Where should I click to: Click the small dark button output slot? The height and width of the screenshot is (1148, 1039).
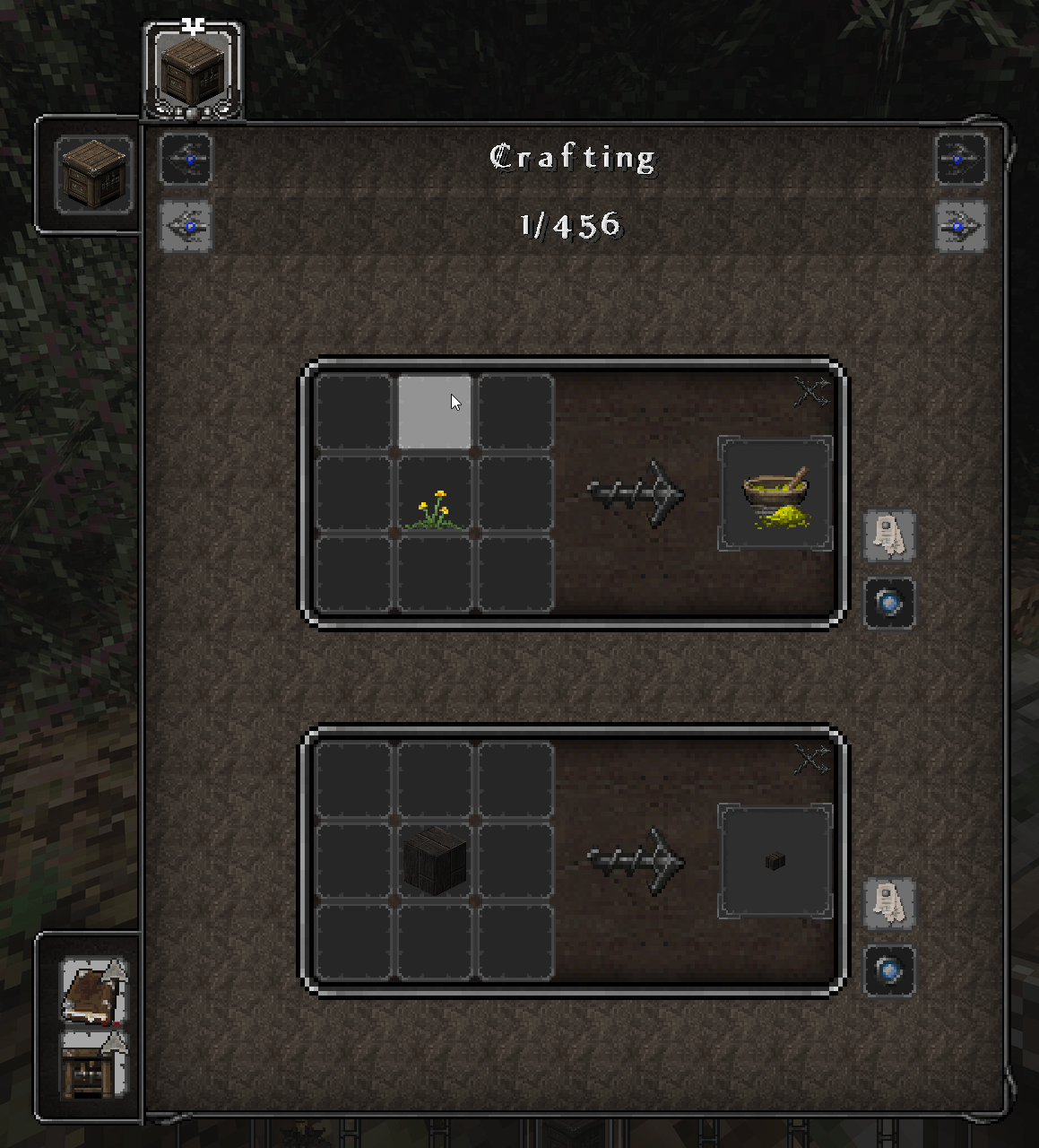click(775, 861)
